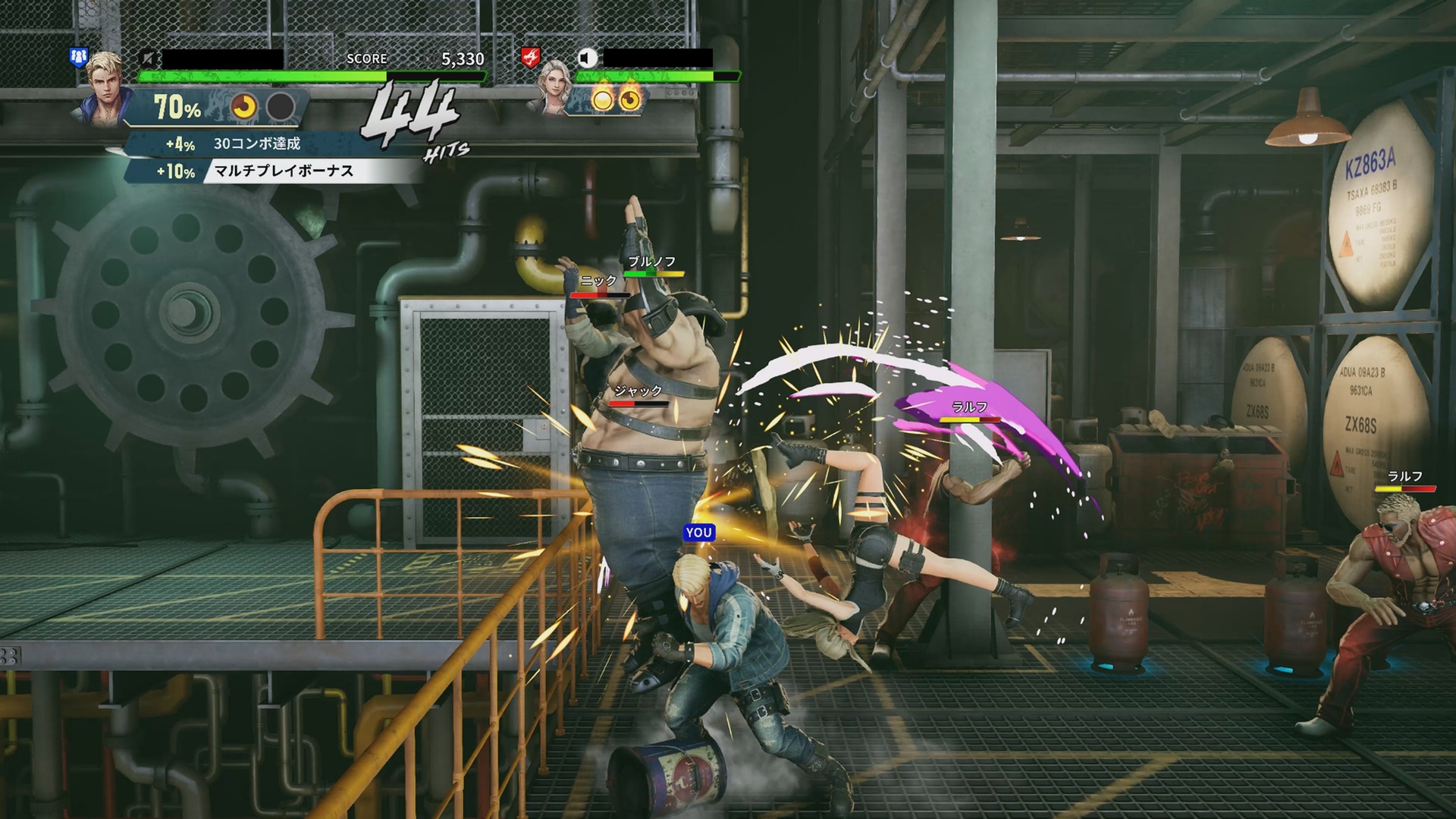The height and width of the screenshot is (819, 1456).
Task: Click the blue multiplayer group badge
Action: [79, 56]
